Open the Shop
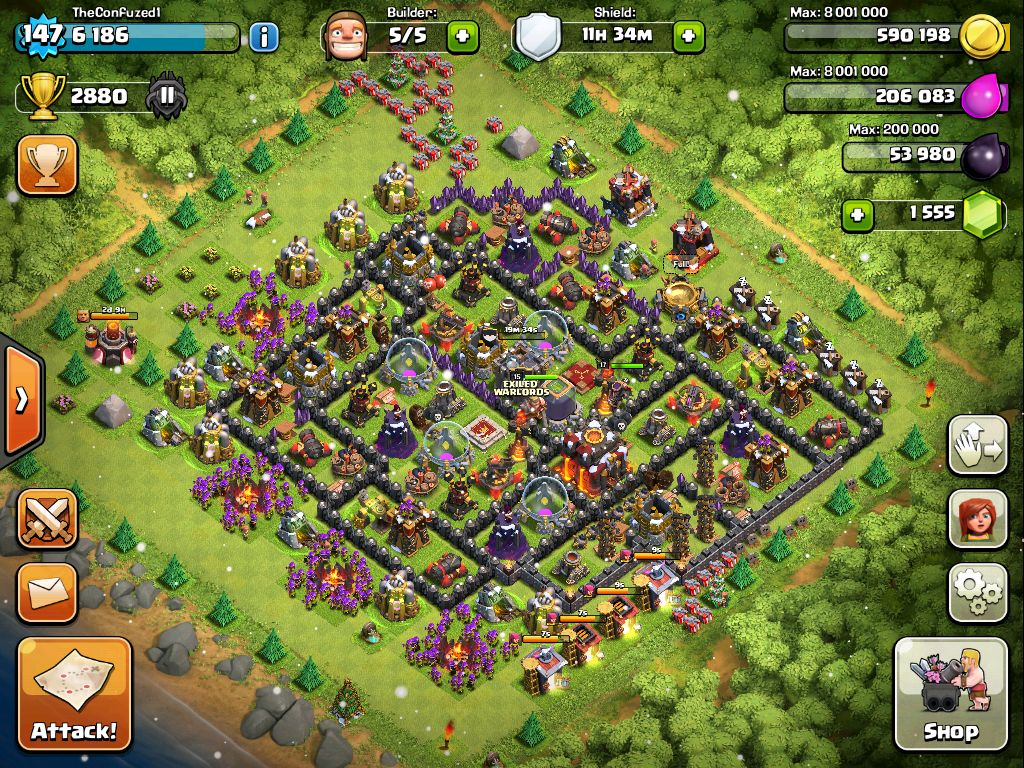The width and height of the screenshot is (1024, 768). 950,694
